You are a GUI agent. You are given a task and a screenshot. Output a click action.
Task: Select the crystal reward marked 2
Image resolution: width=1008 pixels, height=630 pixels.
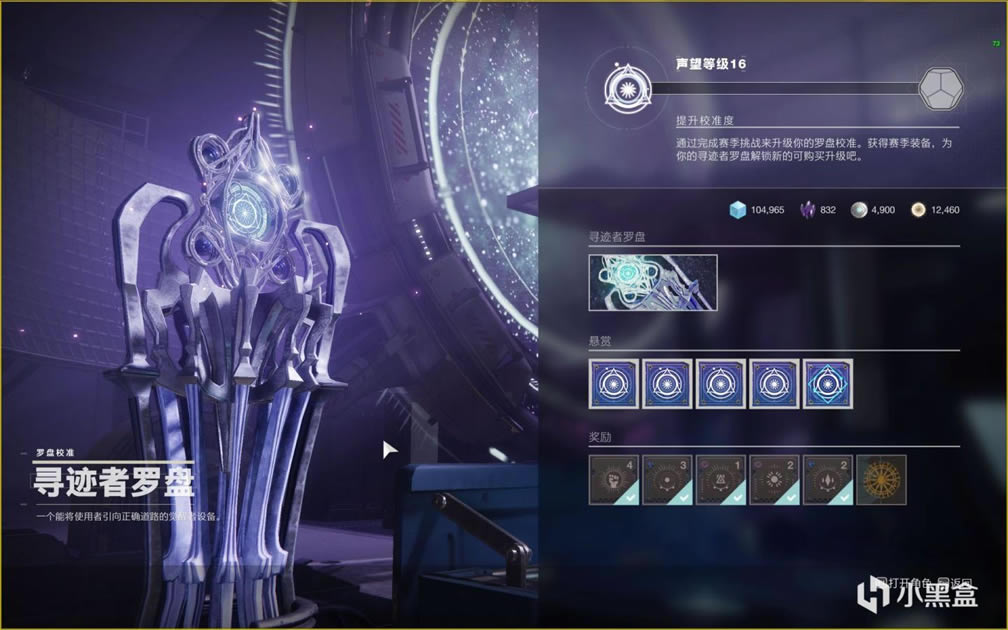pos(828,480)
